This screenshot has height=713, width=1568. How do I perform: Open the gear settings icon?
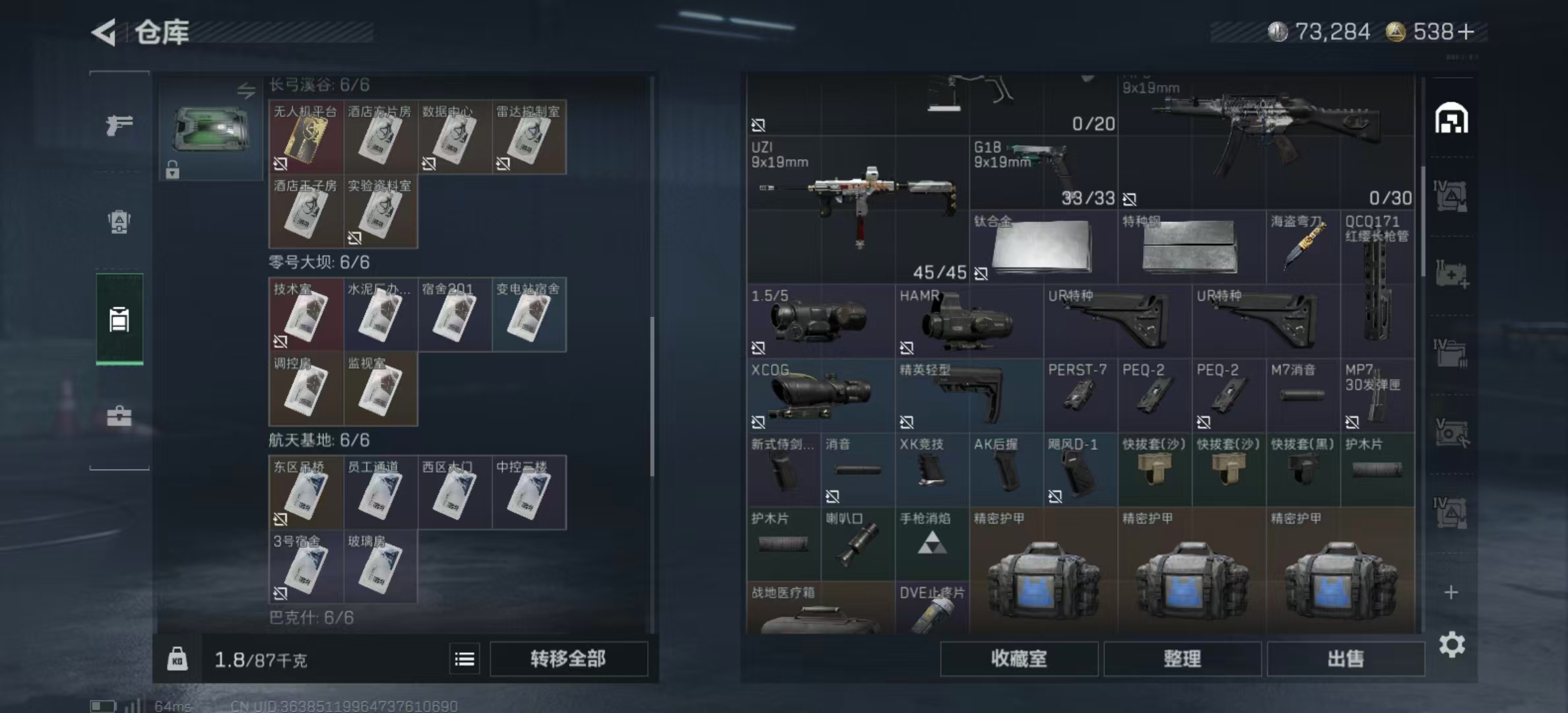(1452, 644)
